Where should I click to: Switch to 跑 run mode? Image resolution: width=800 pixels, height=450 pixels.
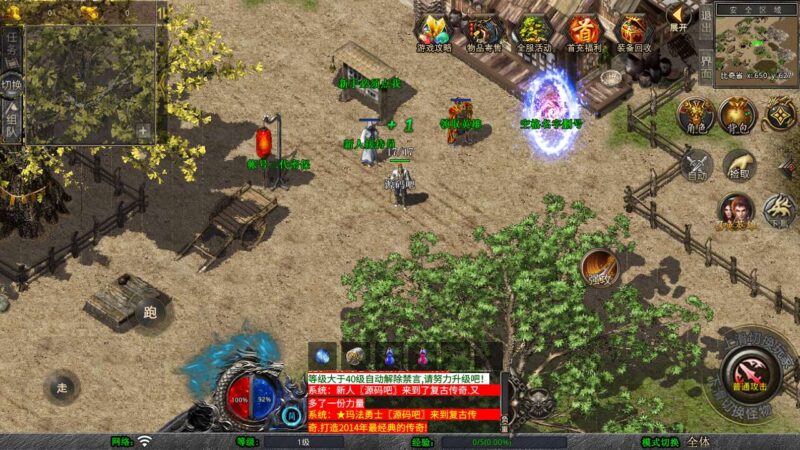tap(150, 310)
